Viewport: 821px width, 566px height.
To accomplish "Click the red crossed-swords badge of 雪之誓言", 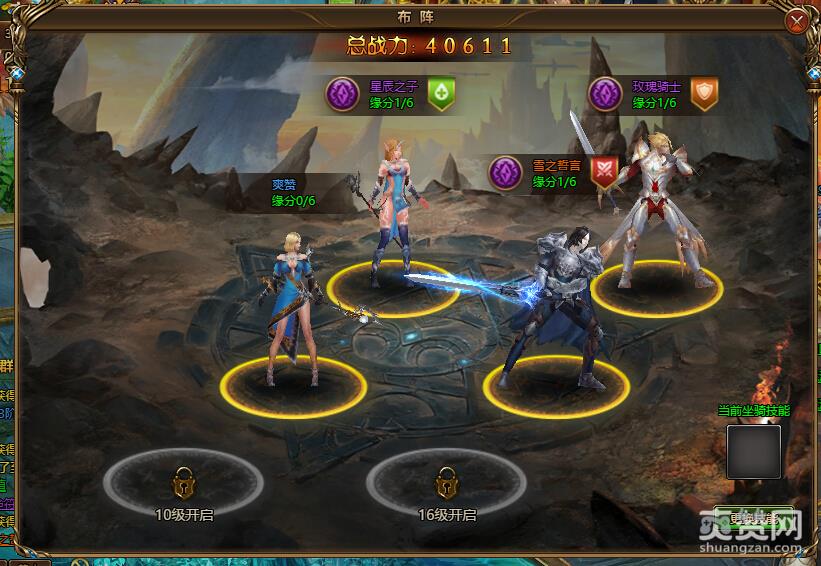I will 603,171.
